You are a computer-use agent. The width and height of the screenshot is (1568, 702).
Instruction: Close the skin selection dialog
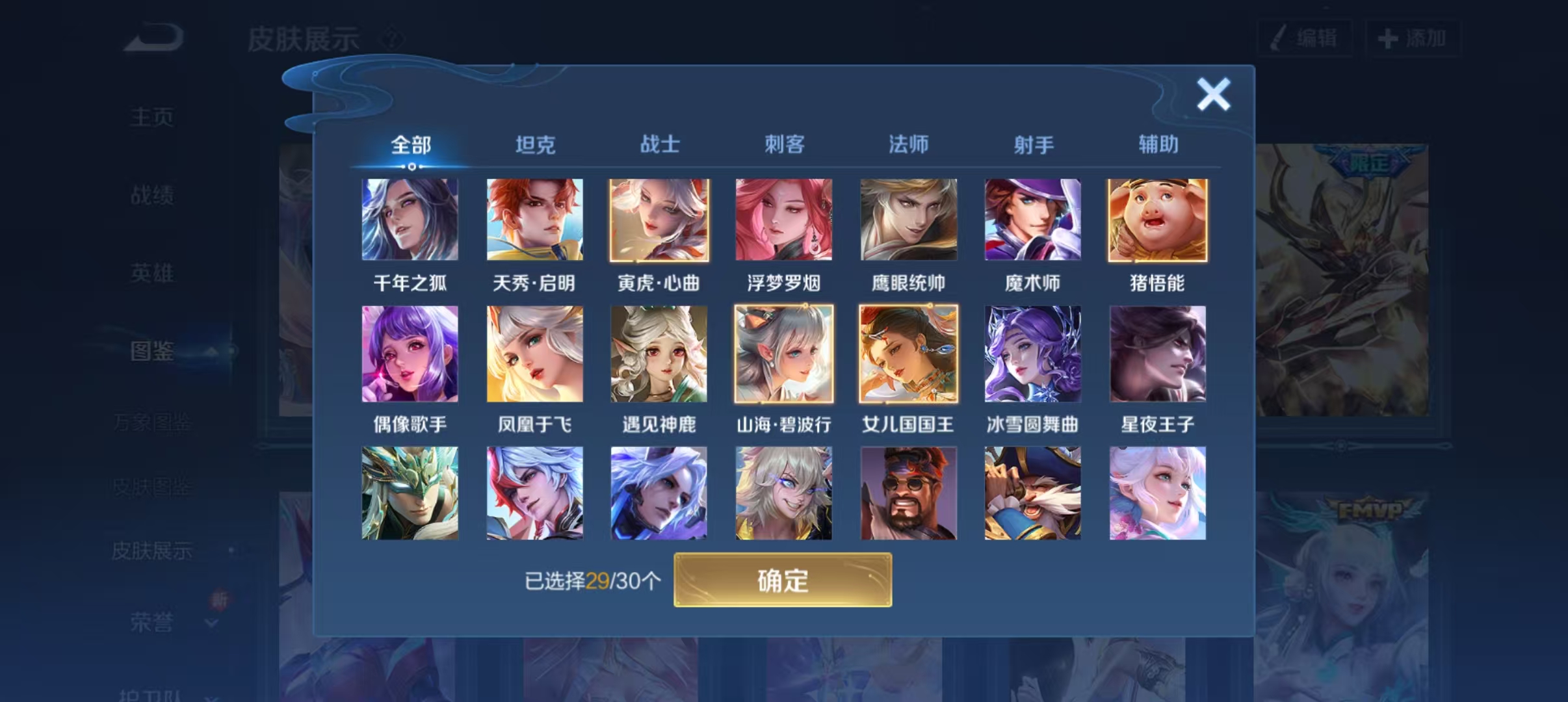tap(1213, 93)
